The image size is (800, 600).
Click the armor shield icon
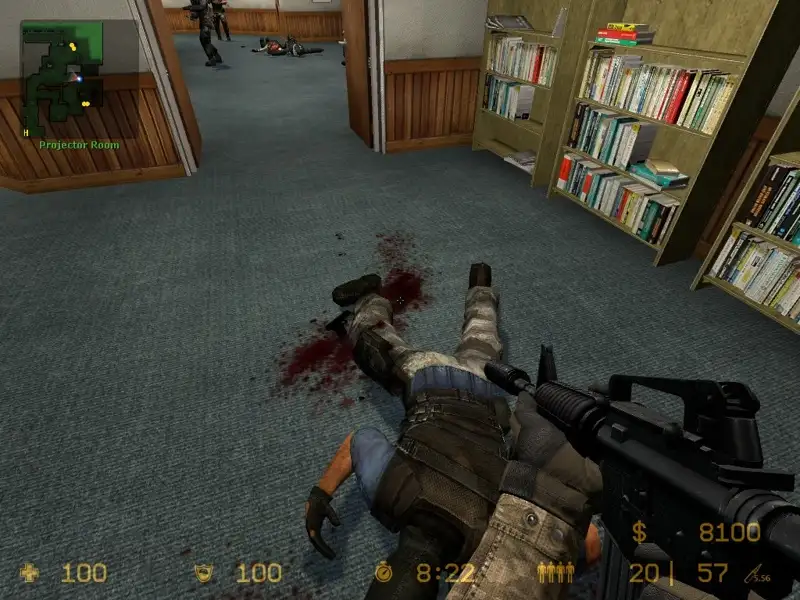(x=206, y=573)
